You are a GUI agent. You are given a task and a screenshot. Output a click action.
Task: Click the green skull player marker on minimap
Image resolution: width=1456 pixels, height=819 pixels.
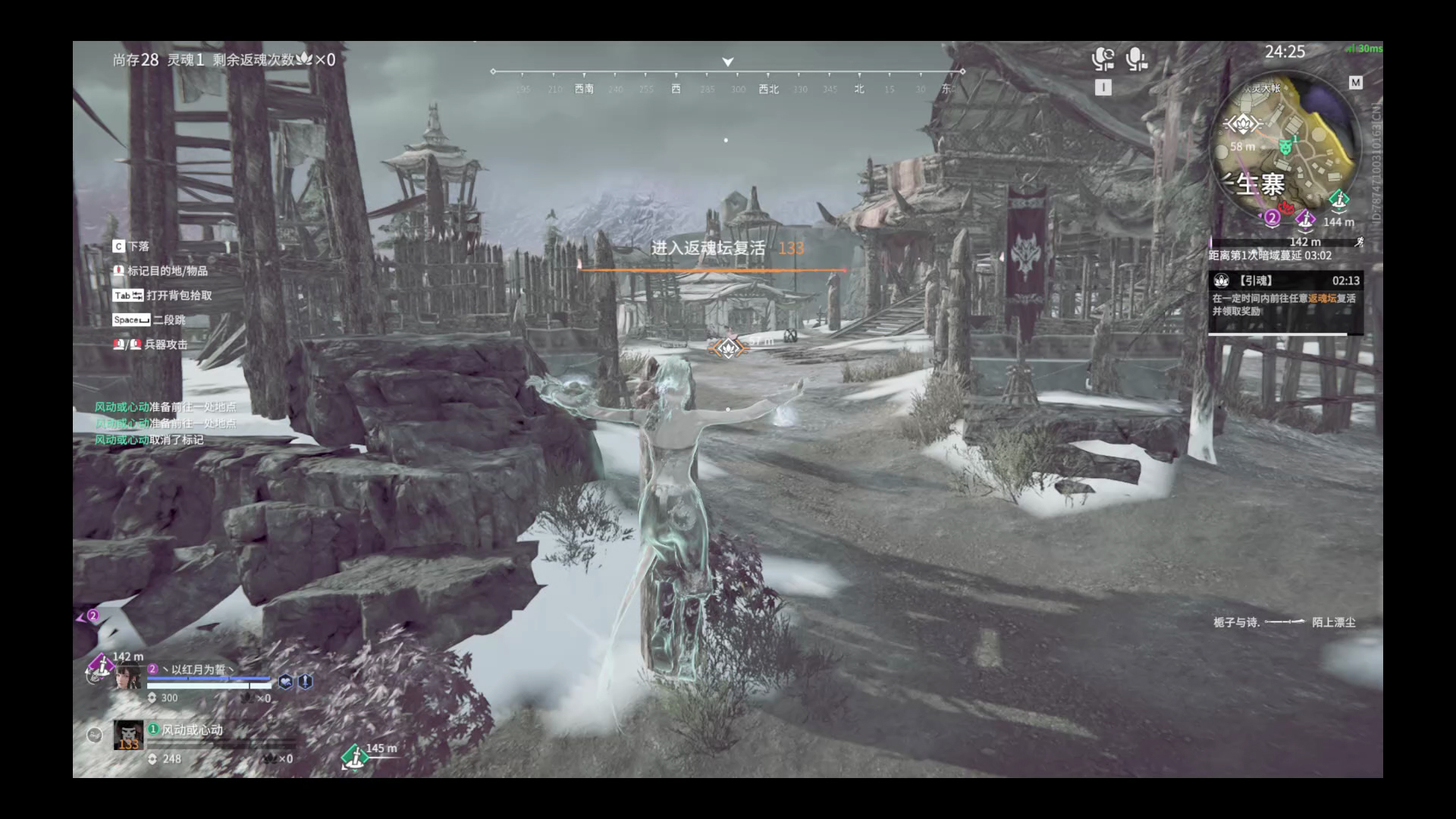point(1285,146)
